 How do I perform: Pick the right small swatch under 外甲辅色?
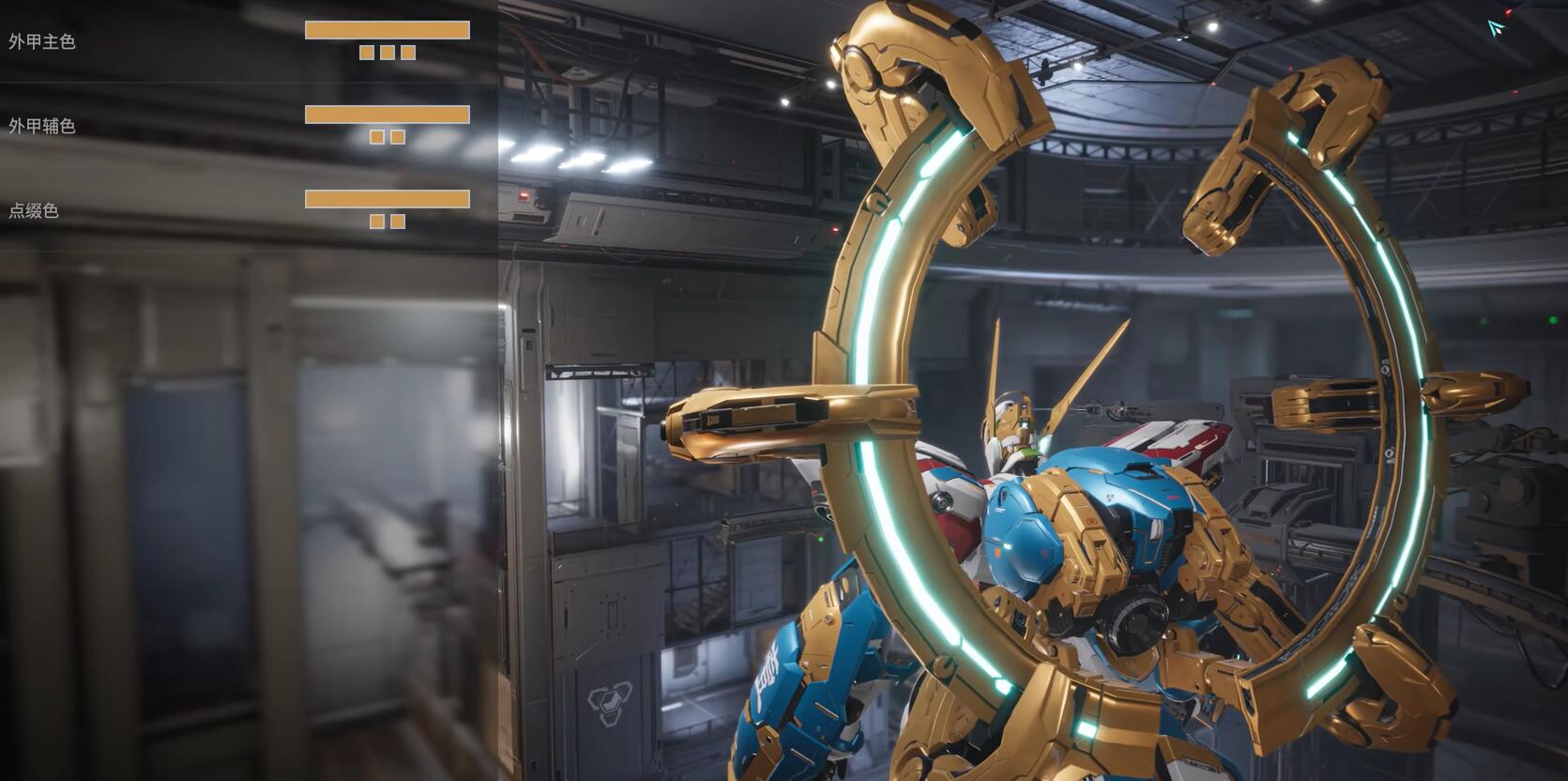(398, 137)
